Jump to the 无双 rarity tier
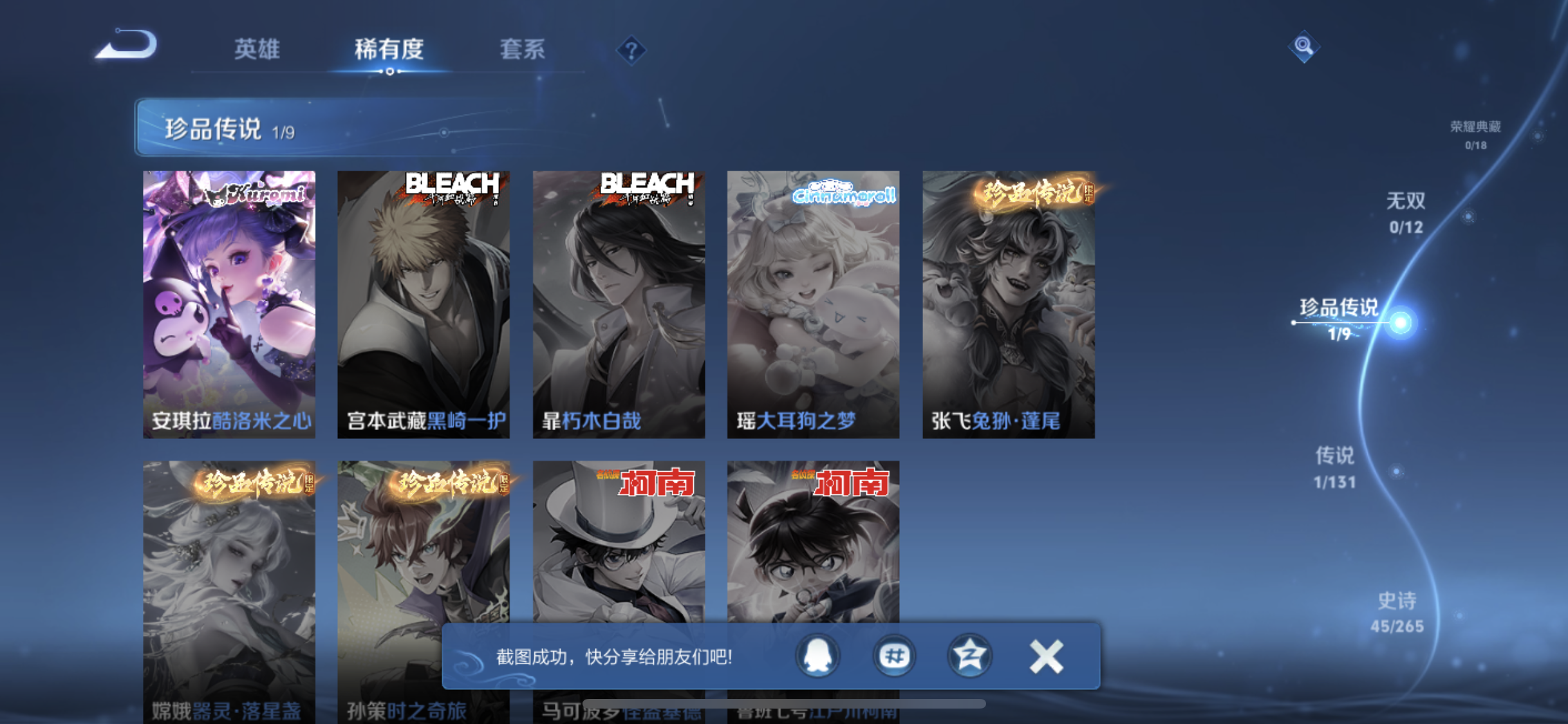 tap(1406, 212)
